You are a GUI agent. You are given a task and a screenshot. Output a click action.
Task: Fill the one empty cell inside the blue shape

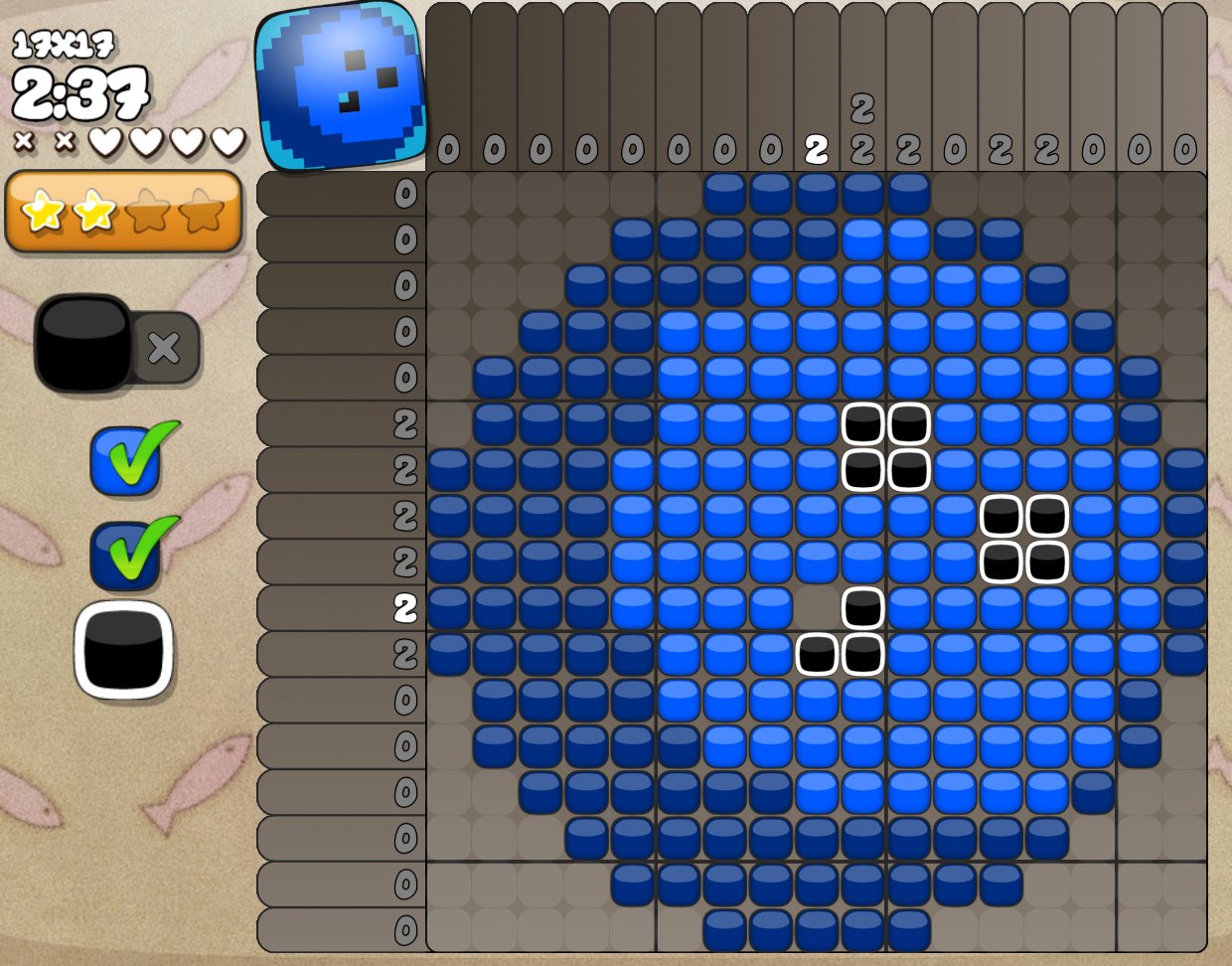click(x=817, y=607)
